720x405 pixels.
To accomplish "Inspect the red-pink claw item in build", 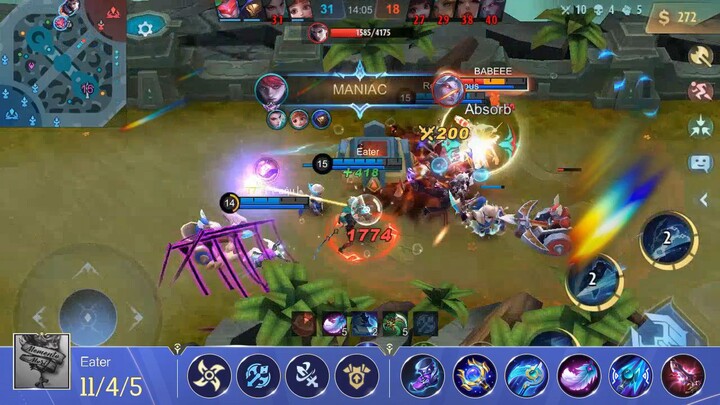I will pyautogui.click(x=683, y=376).
